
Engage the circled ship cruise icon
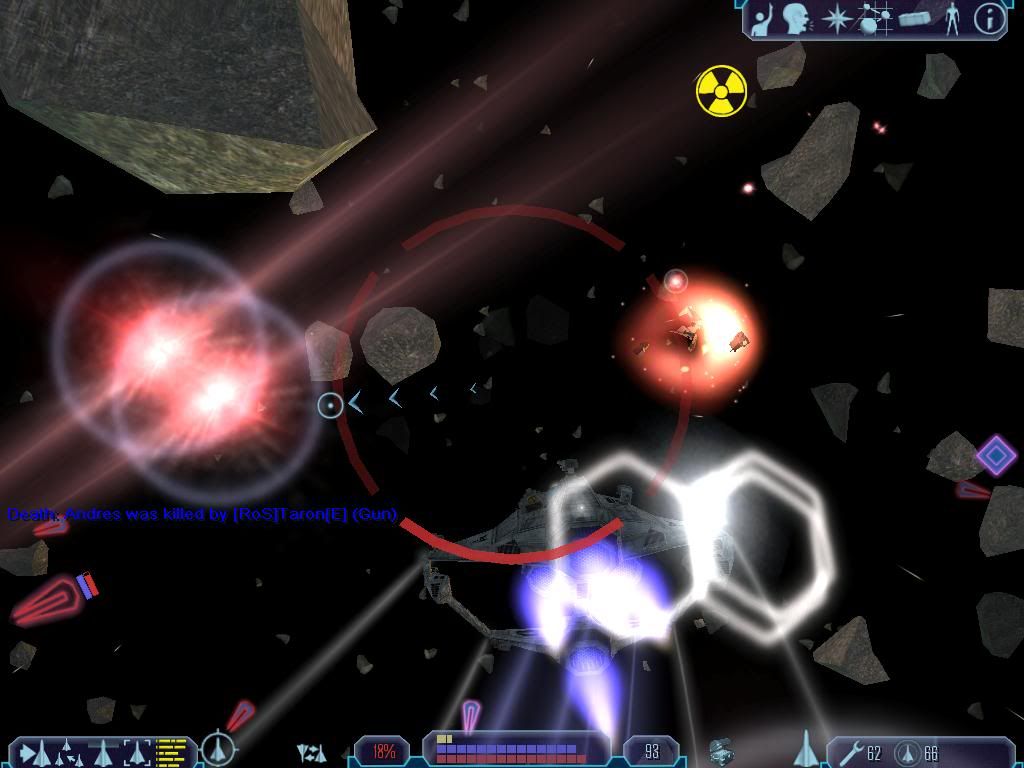click(218, 749)
